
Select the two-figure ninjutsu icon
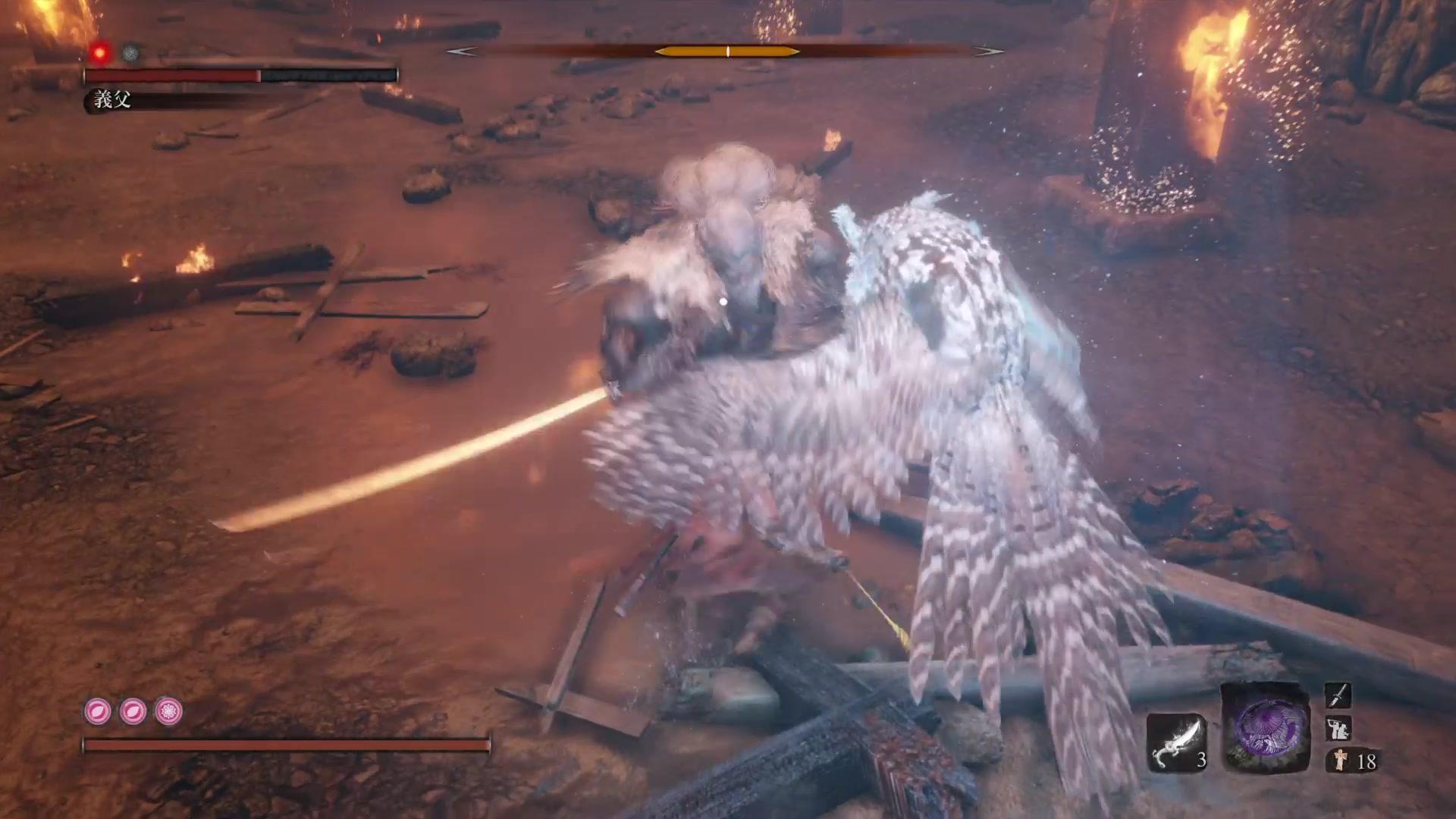(x=1338, y=729)
